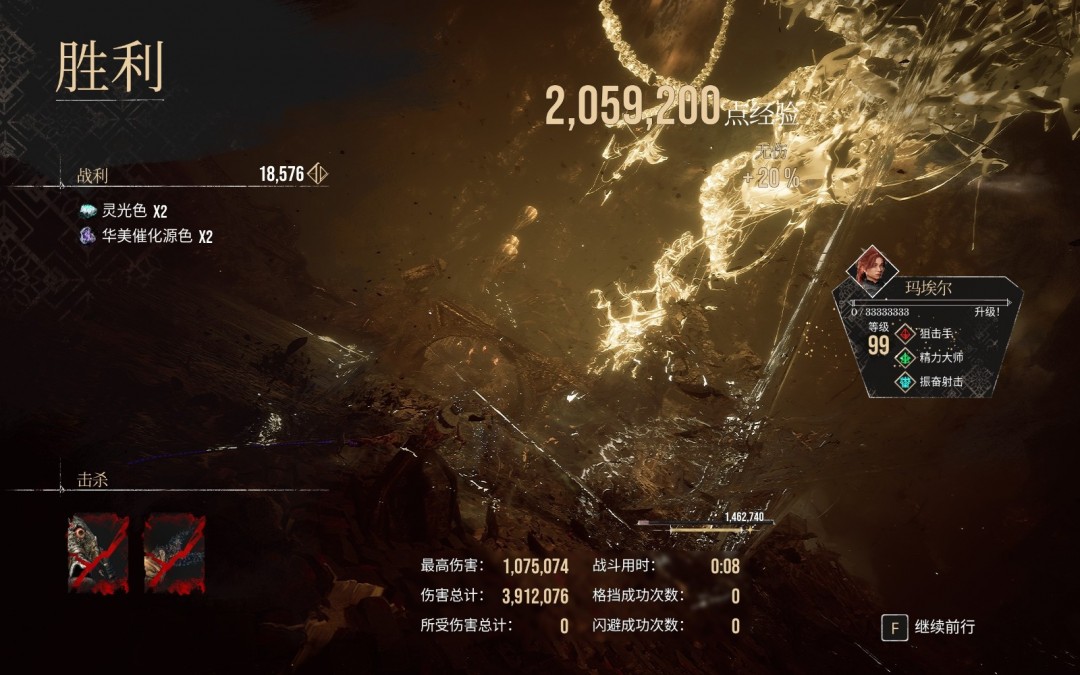Select the 灵光色 loot entry
The width and height of the screenshot is (1080, 675).
point(123,211)
